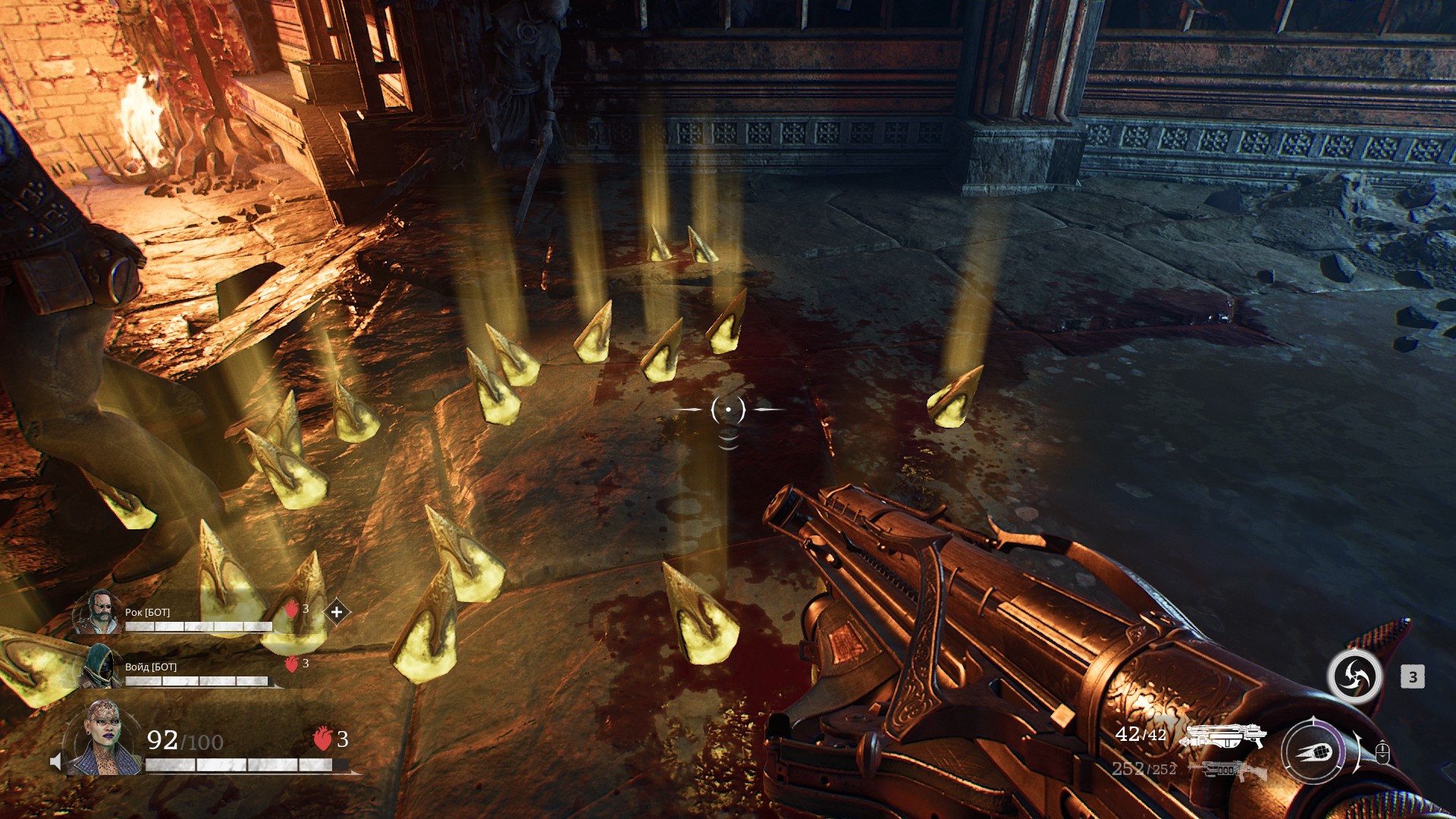Click the plus diamond icon beside Рок
Viewport: 1456px width, 819px height.
[337, 611]
